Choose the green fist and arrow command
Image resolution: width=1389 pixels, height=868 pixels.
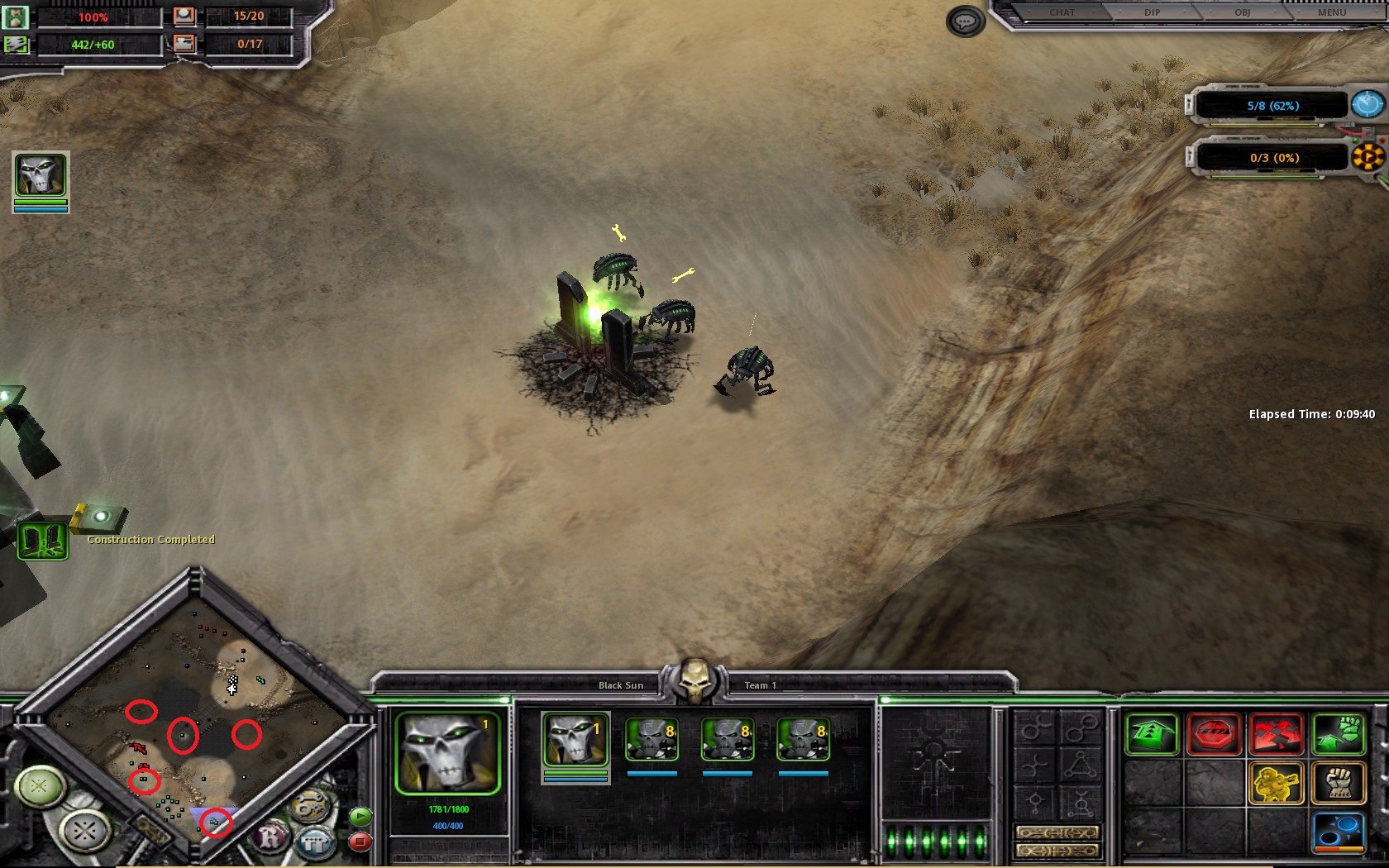(1339, 734)
